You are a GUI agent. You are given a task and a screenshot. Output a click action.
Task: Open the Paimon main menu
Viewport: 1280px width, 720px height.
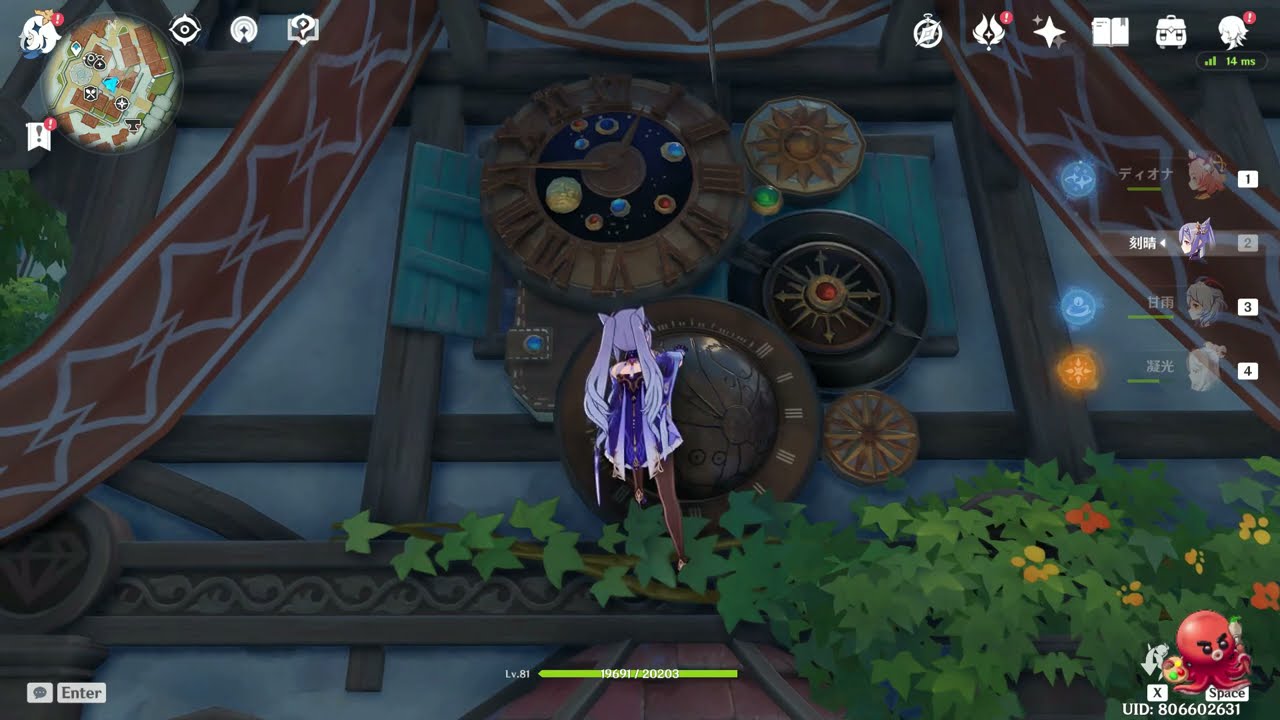[x=40, y=32]
